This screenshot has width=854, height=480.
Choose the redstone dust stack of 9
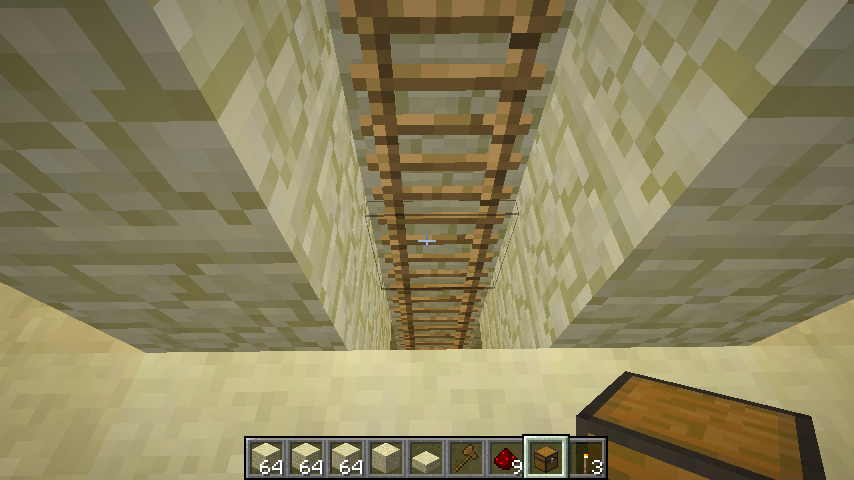pyautogui.click(x=507, y=458)
